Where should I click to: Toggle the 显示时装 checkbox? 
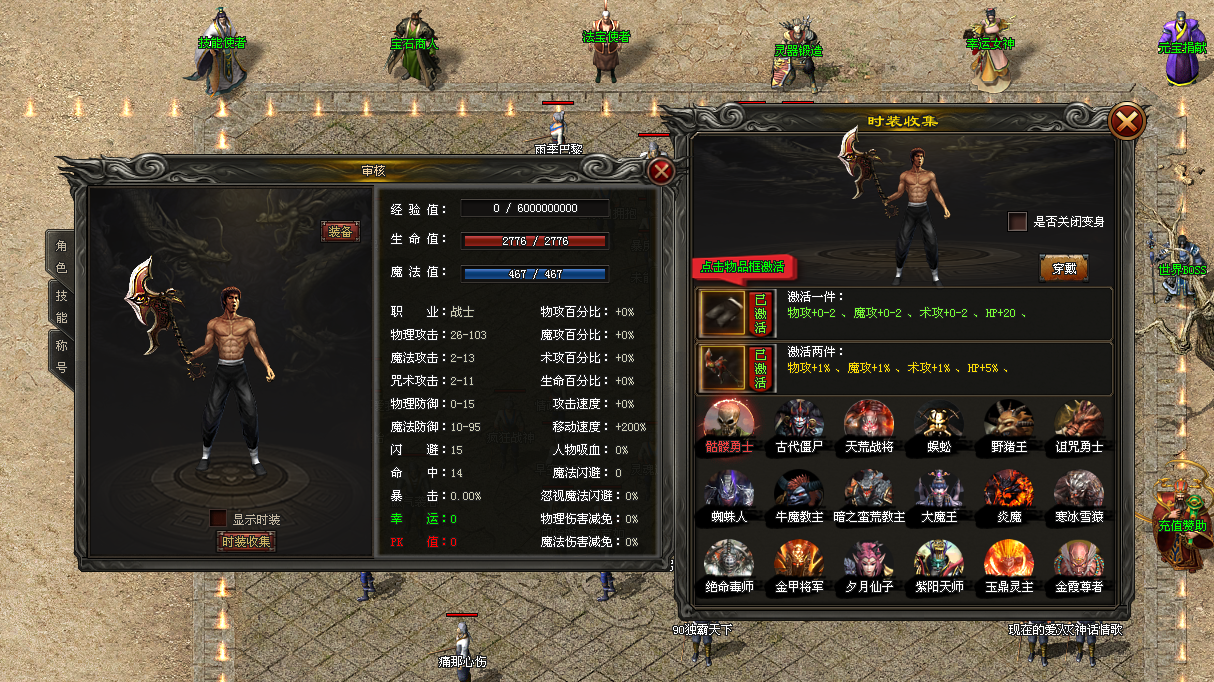click(218, 519)
